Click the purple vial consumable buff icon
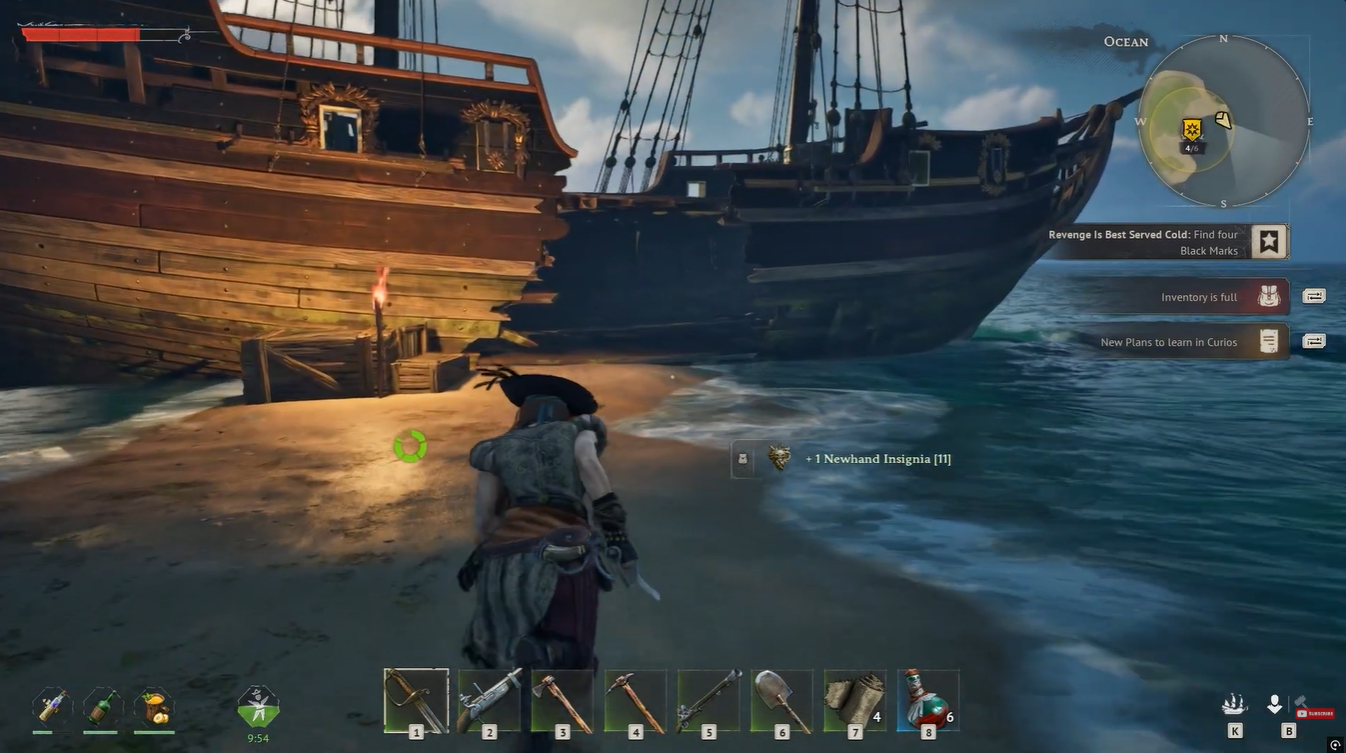1346x753 pixels. tap(51, 706)
